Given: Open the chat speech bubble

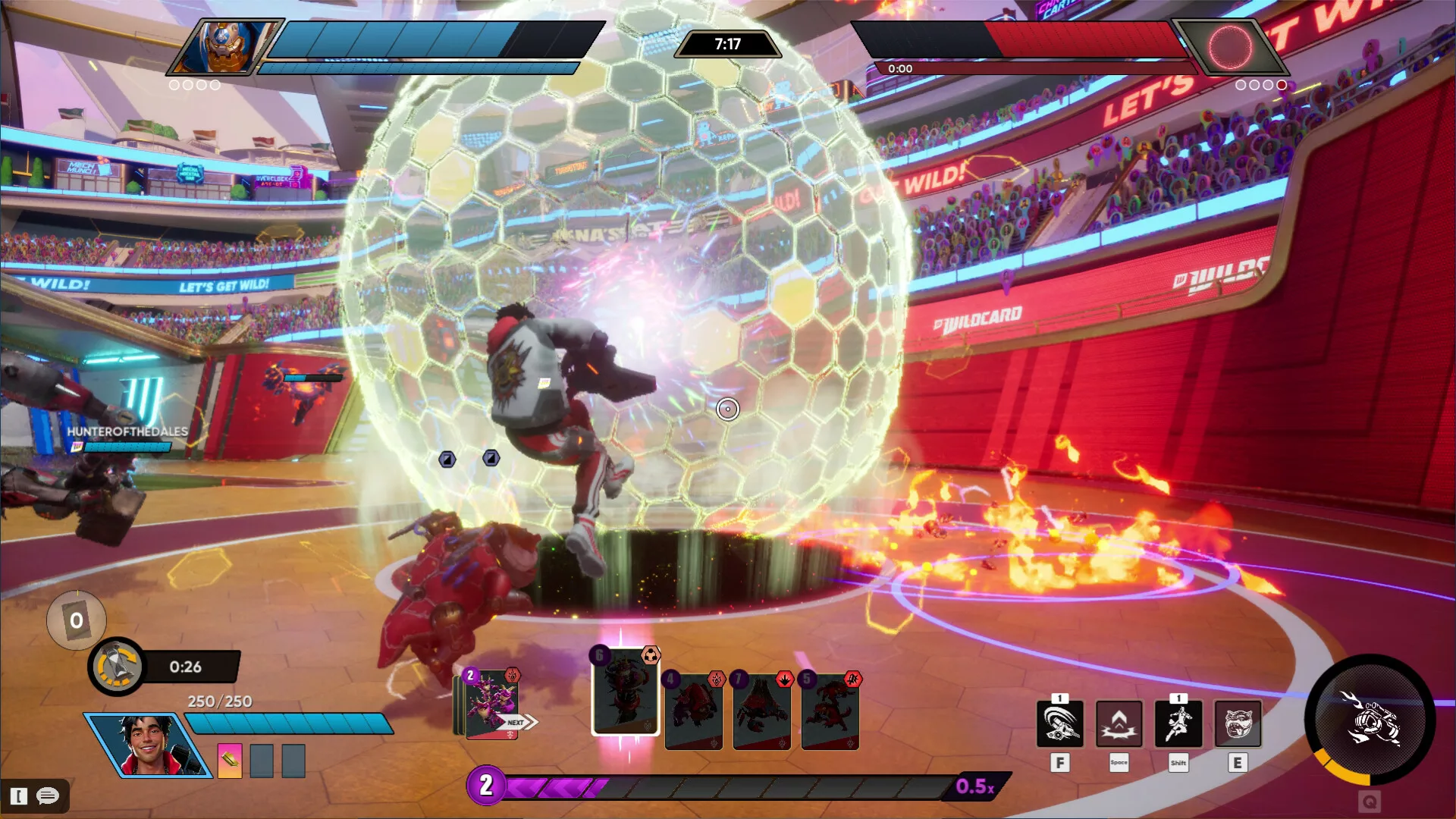Looking at the screenshot, I should (48, 795).
